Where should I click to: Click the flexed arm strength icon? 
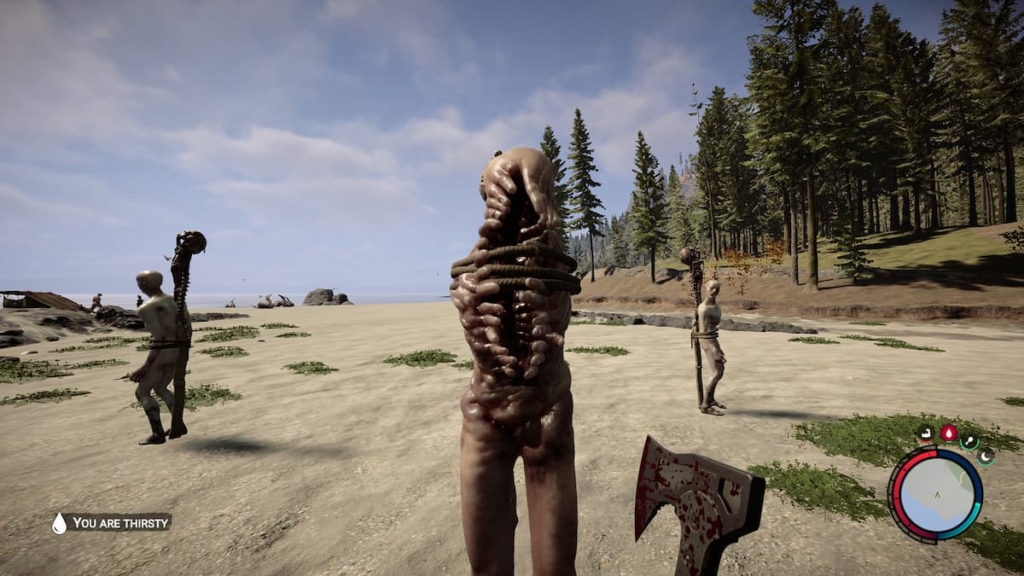927,435
